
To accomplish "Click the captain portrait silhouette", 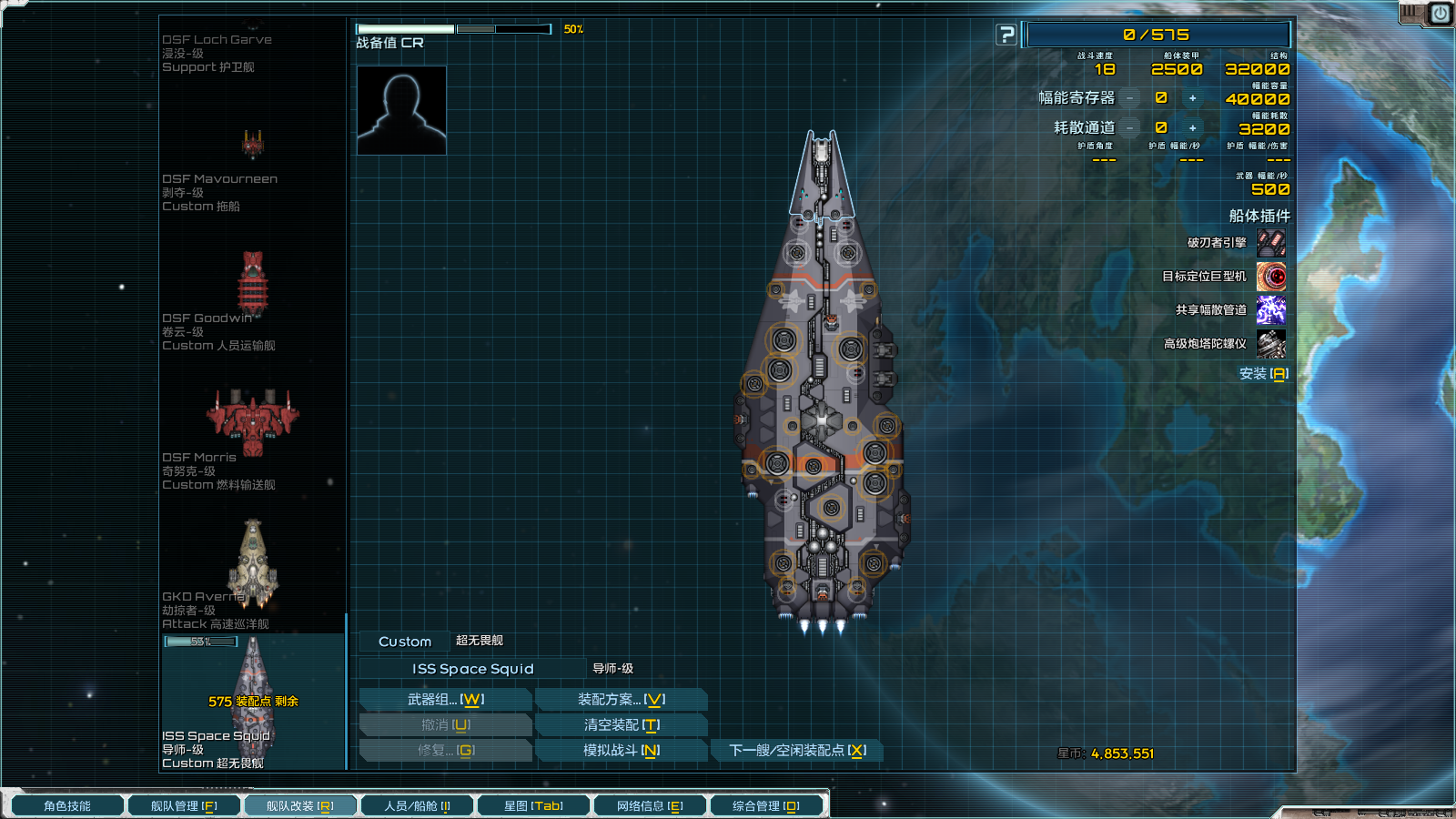I will coord(401,110).
